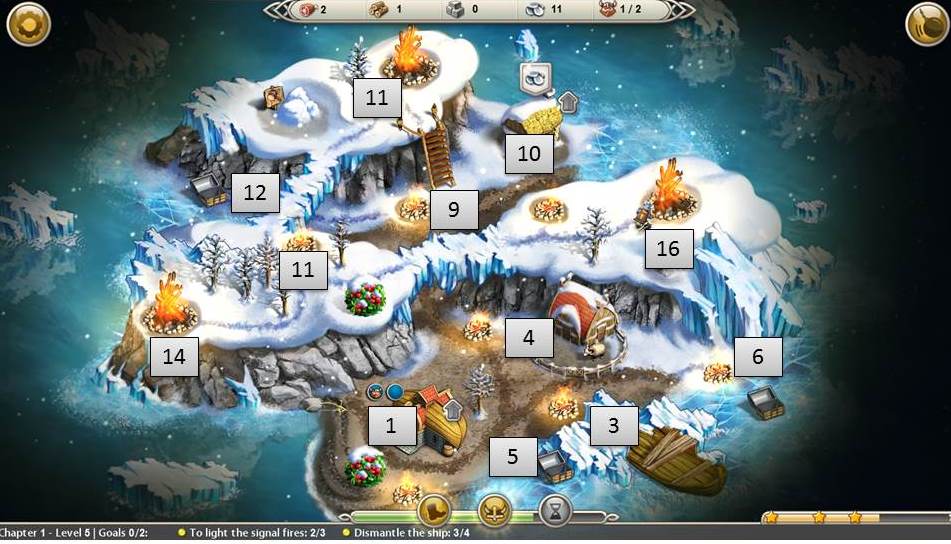This screenshot has height=544, width=951.
Task: Open the gear settings menu
Action: click(x=28, y=25)
